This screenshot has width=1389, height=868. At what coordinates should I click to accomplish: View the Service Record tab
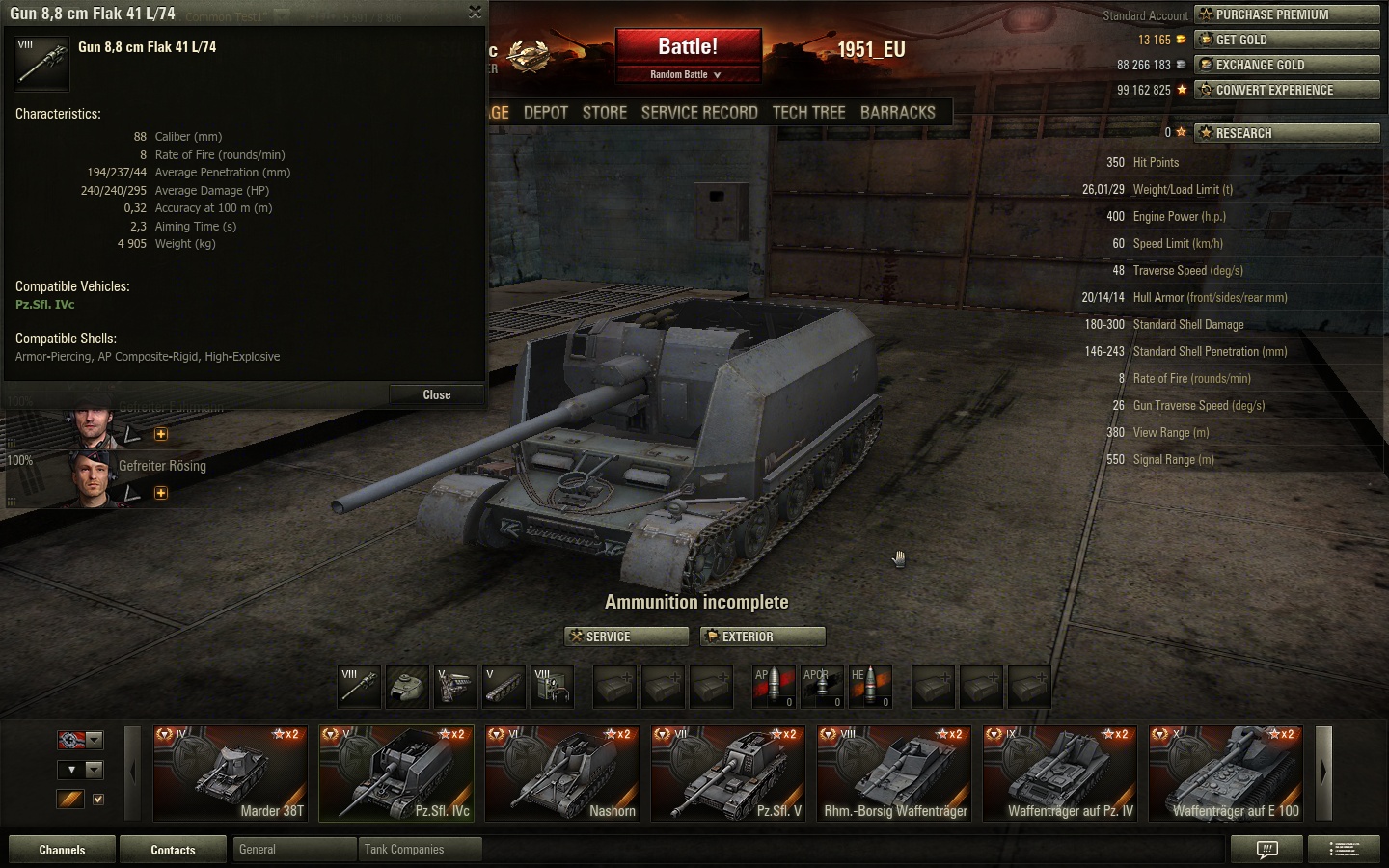[699, 112]
